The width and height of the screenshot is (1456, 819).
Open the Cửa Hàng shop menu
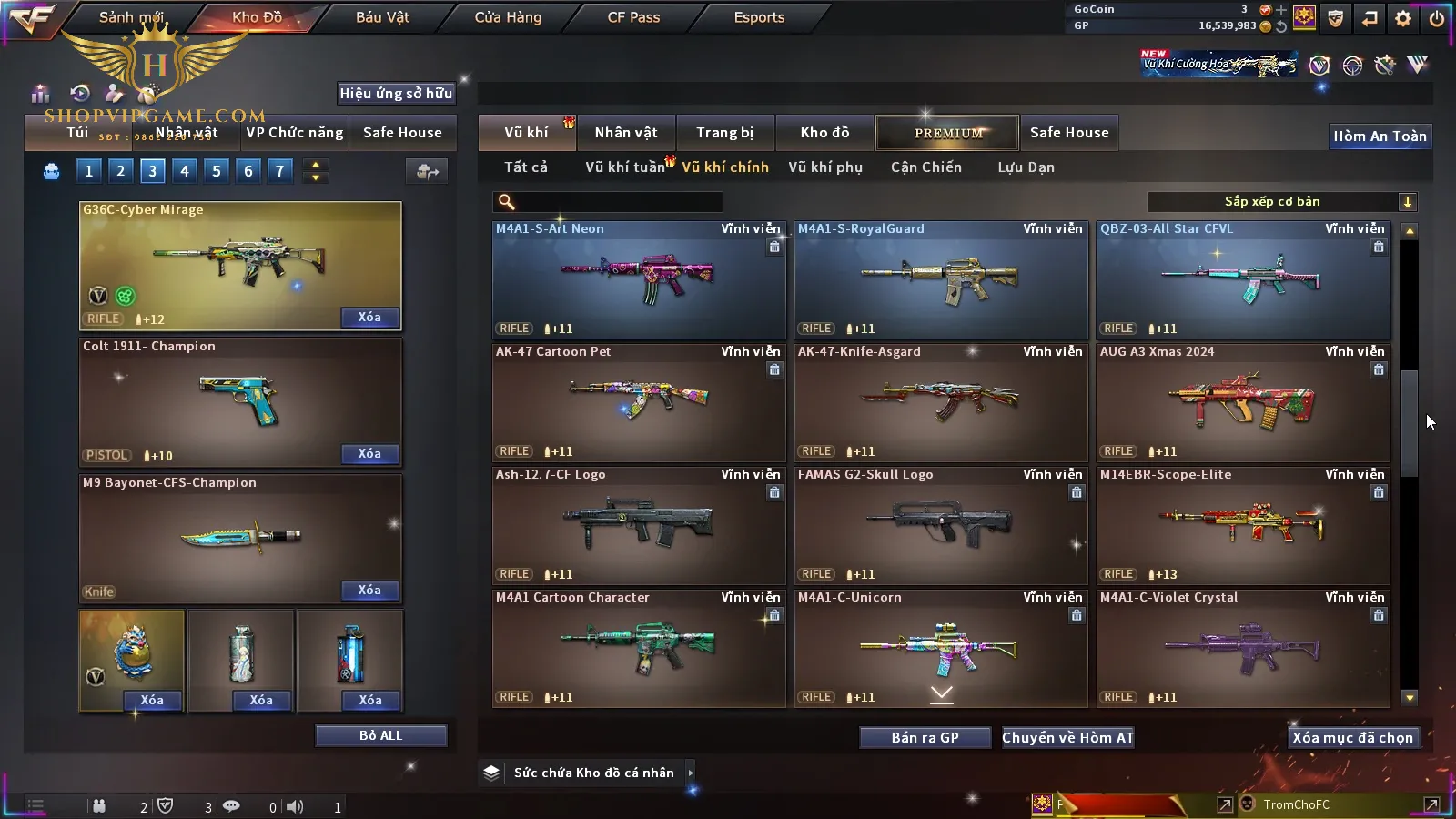point(508,17)
